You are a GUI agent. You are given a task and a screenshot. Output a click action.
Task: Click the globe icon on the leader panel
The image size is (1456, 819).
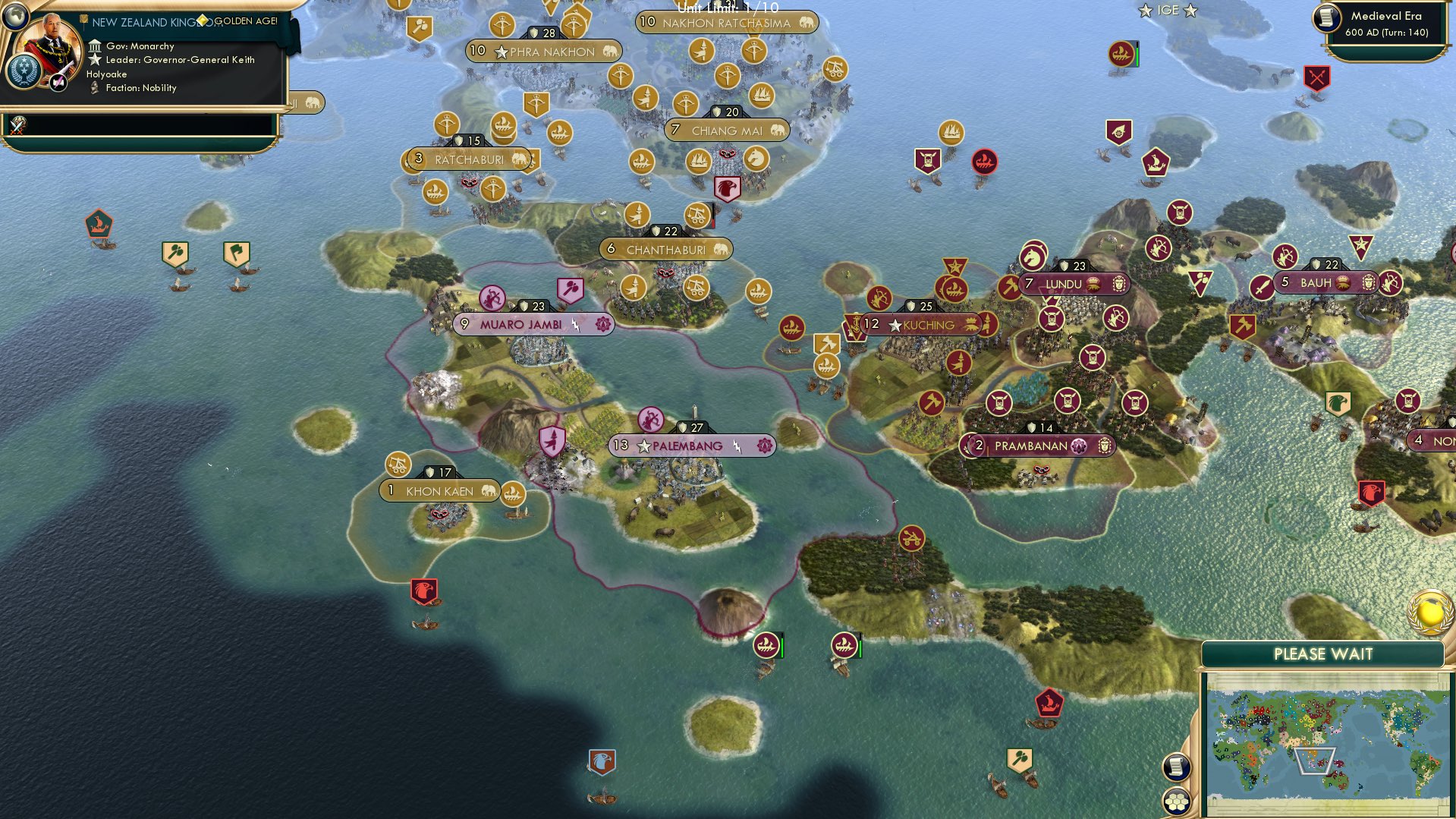[x=15, y=16]
